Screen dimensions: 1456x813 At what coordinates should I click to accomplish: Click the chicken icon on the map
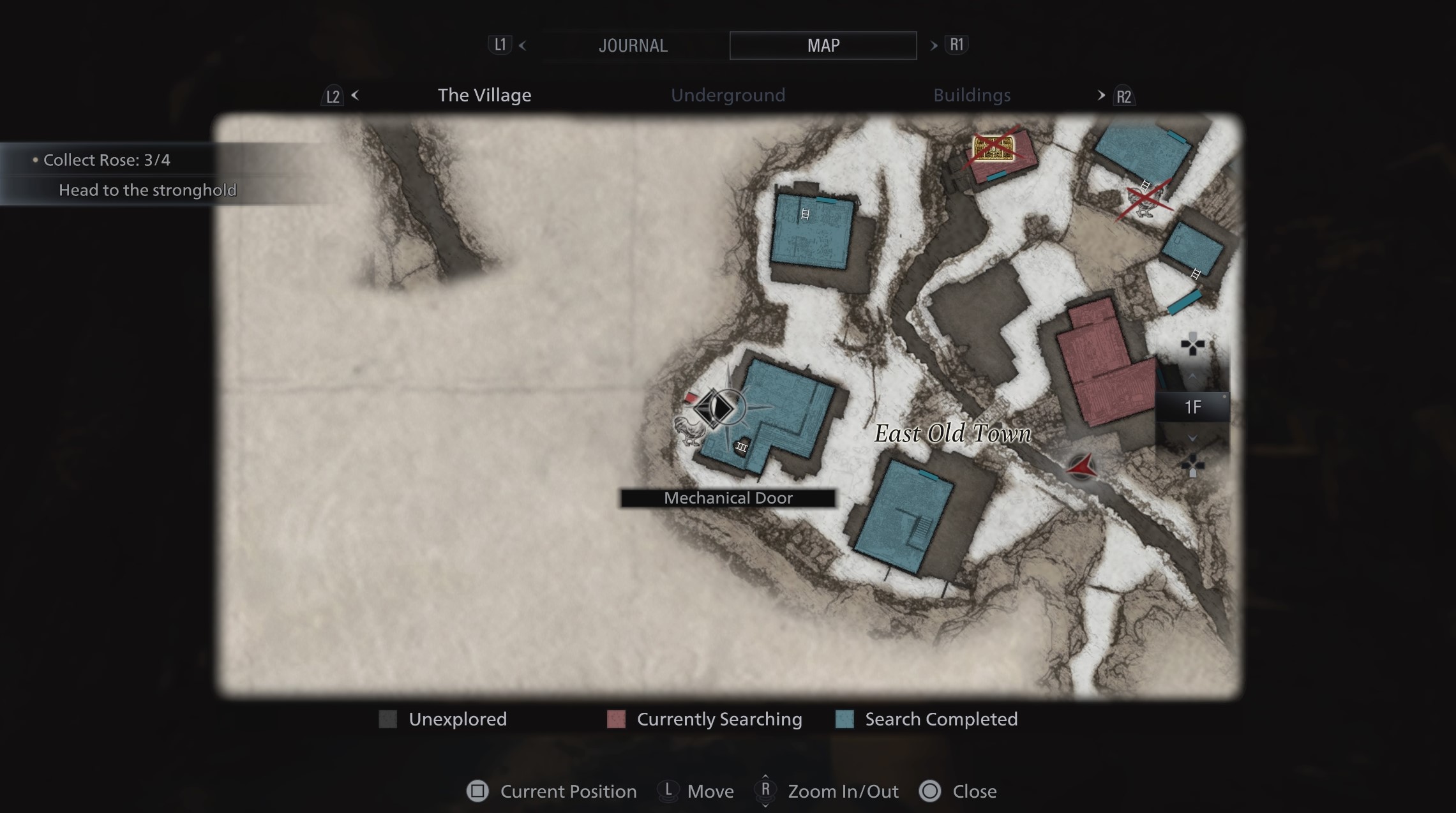coord(689,430)
